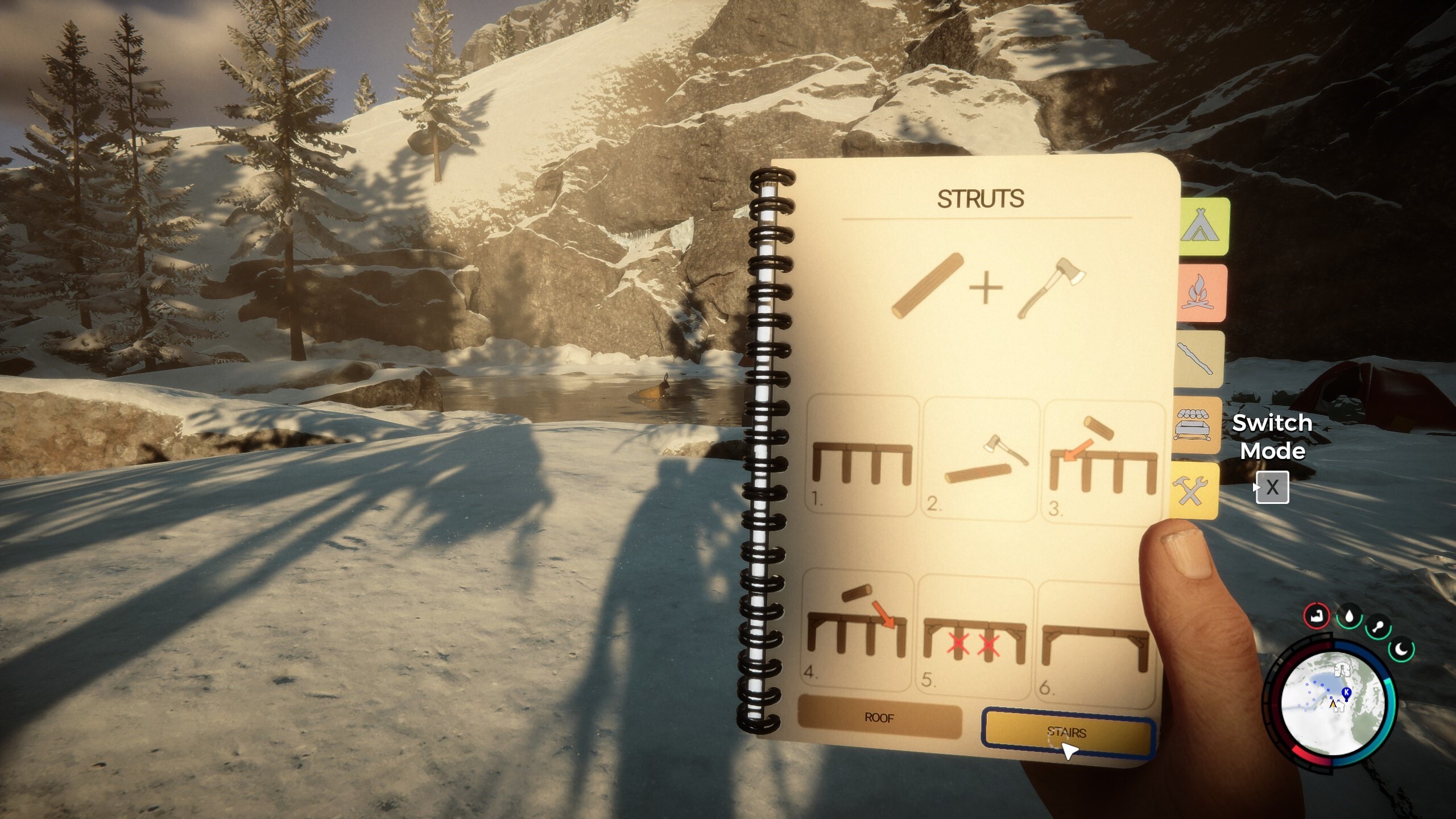Image resolution: width=1456 pixels, height=819 pixels.
Task: Click the K marker on the minimap
Action: click(x=1346, y=692)
